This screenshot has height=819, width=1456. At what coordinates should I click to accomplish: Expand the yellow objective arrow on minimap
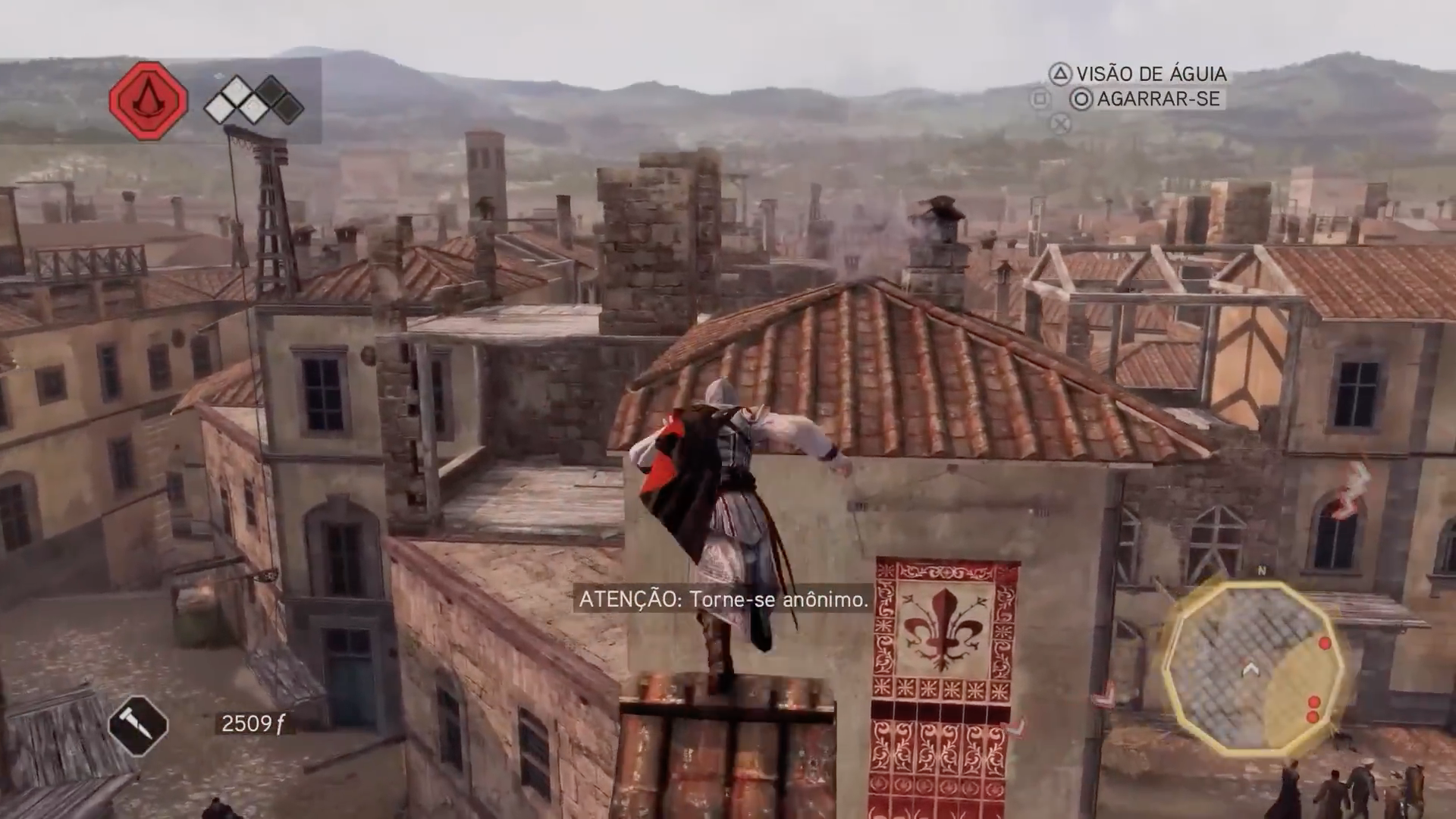click(x=1249, y=670)
